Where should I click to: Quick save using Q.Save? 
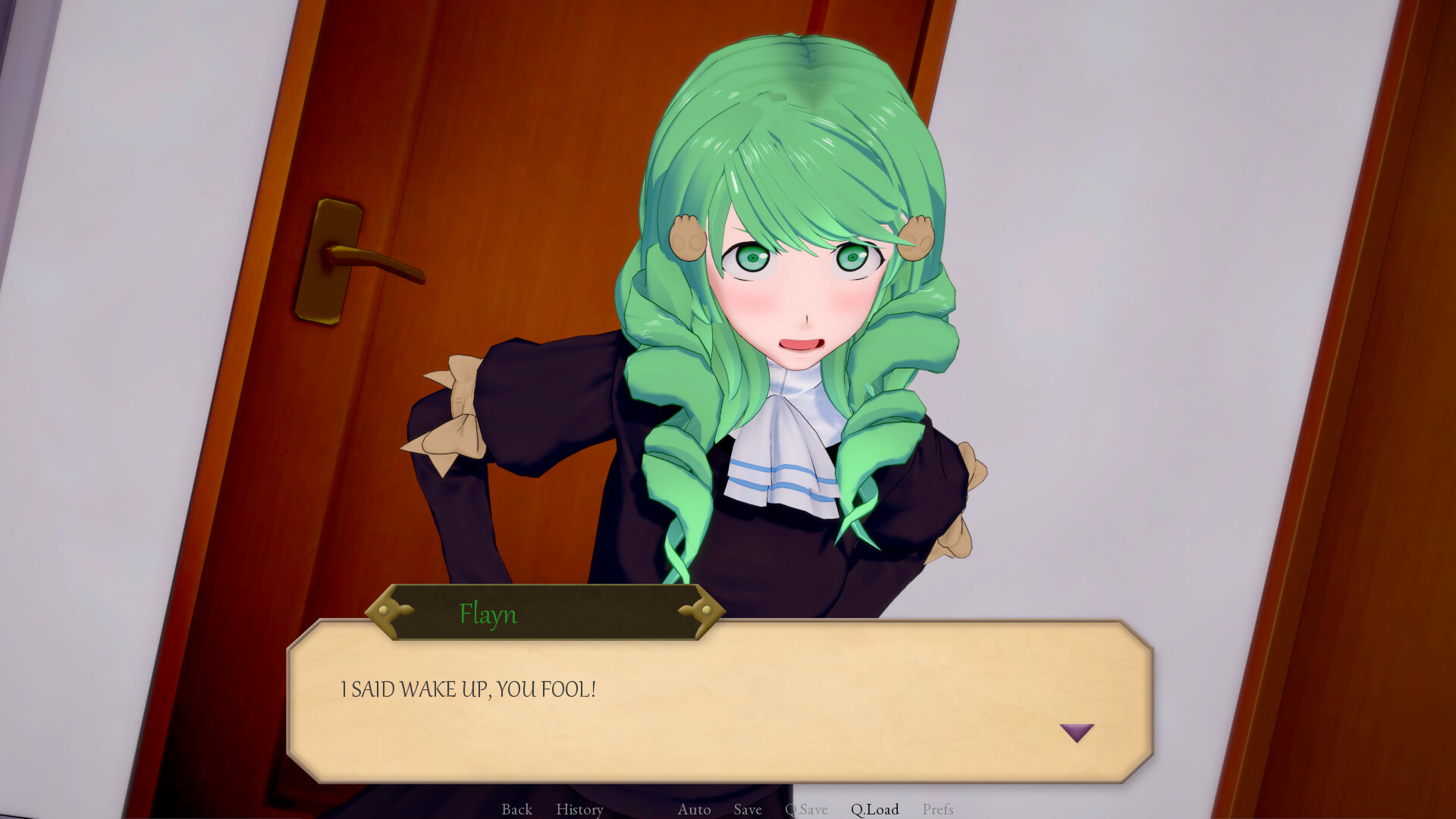point(806,809)
